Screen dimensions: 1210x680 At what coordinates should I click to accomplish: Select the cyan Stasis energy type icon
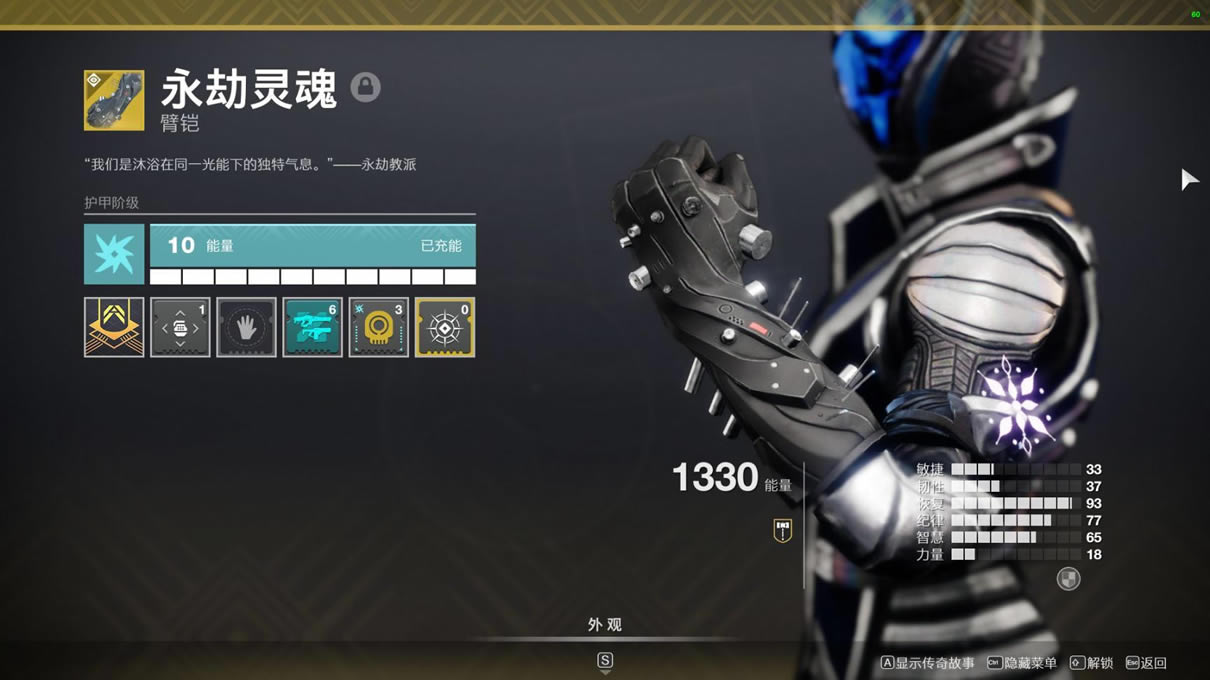coord(114,254)
